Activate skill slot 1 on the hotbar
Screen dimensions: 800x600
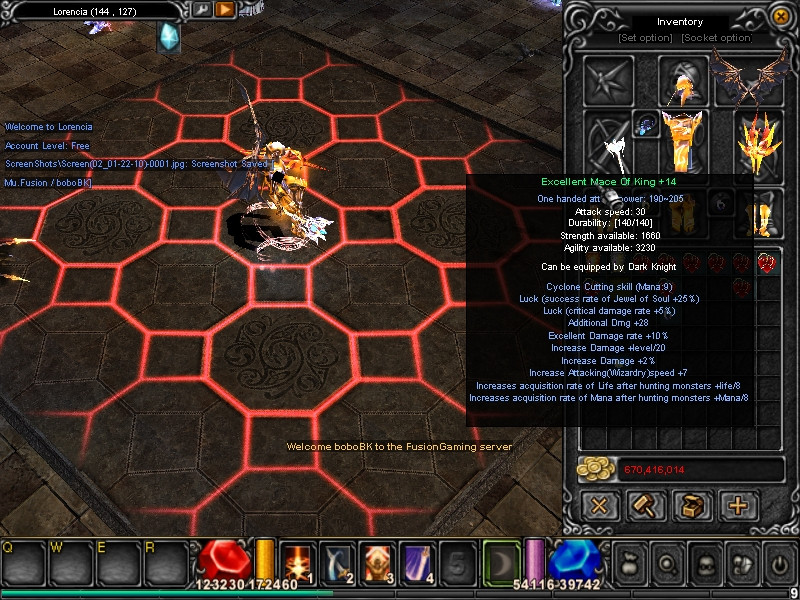coord(298,562)
